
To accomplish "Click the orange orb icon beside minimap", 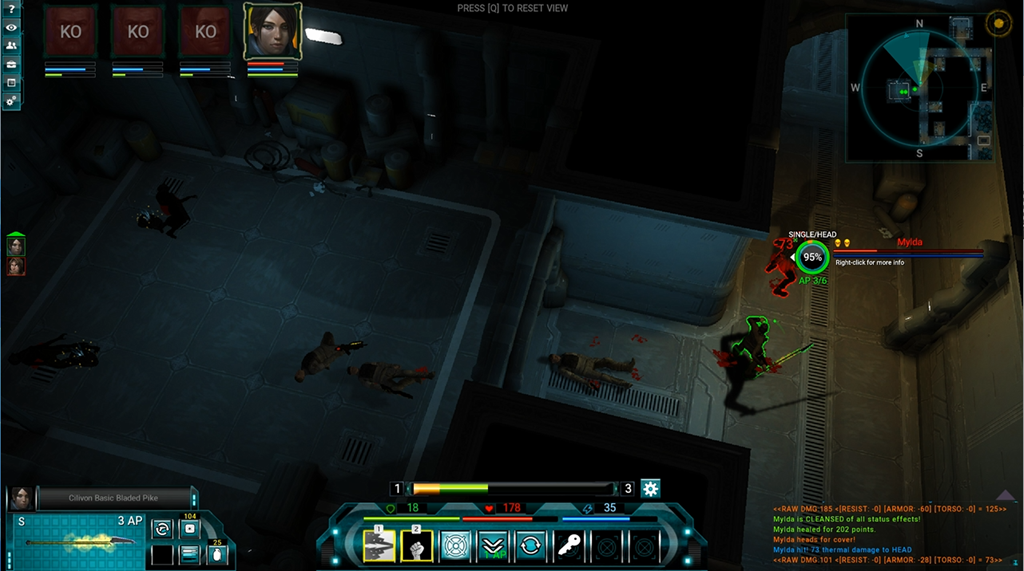I will (x=997, y=22).
